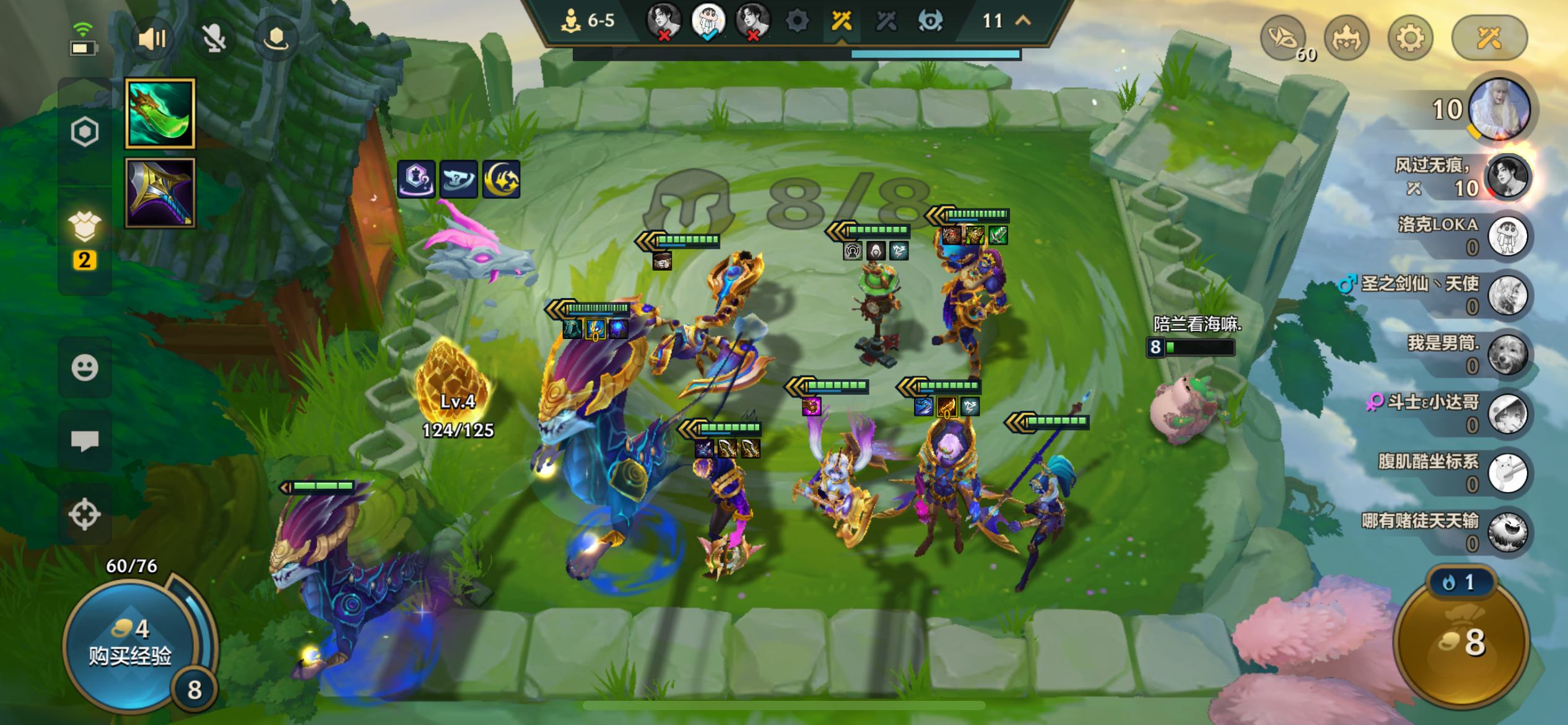The width and height of the screenshot is (1568, 725).
Task: Select player 圣之剑仙丶天使 from the list
Action: pos(1507,296)
